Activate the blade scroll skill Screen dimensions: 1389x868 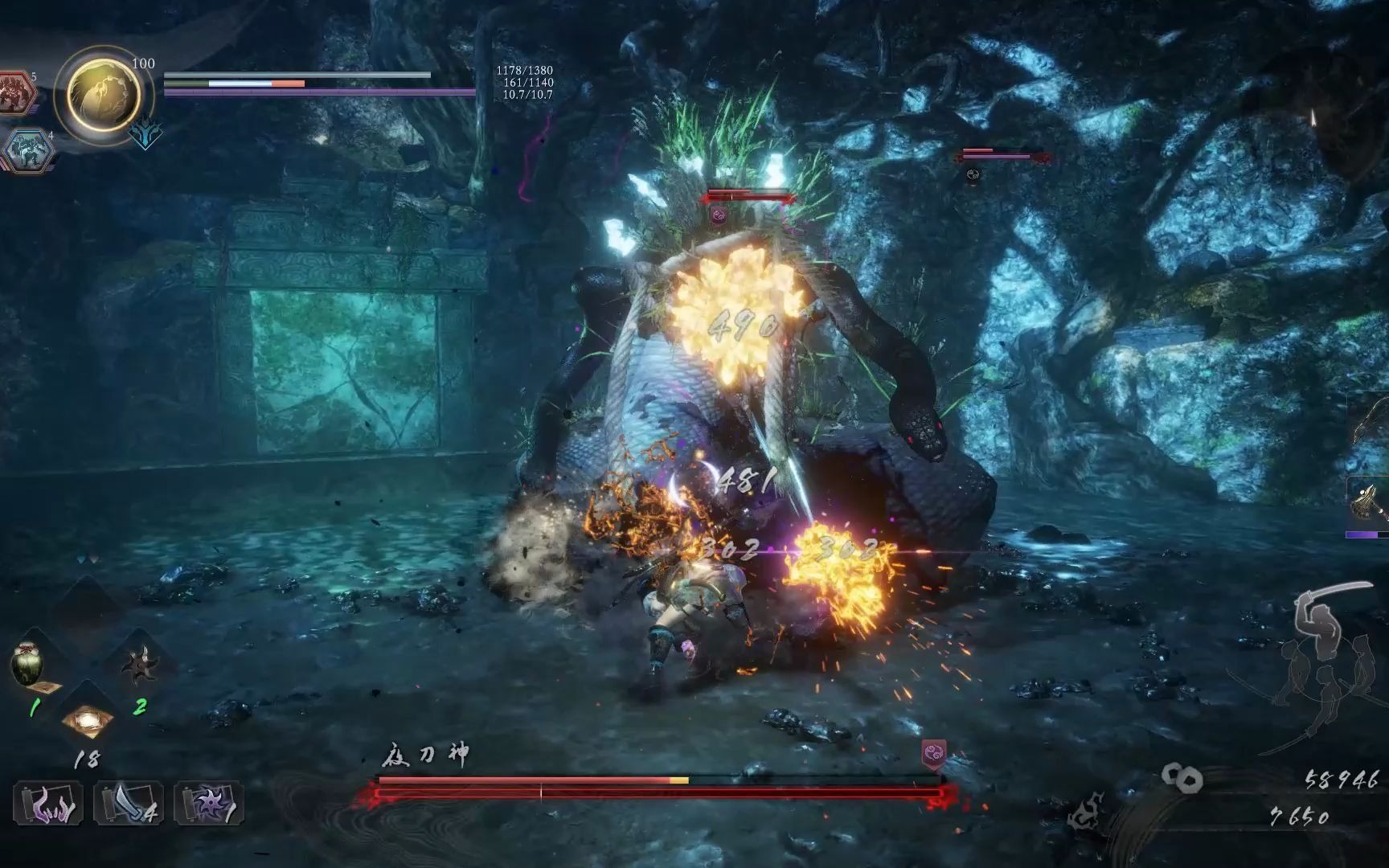(128, 804)
